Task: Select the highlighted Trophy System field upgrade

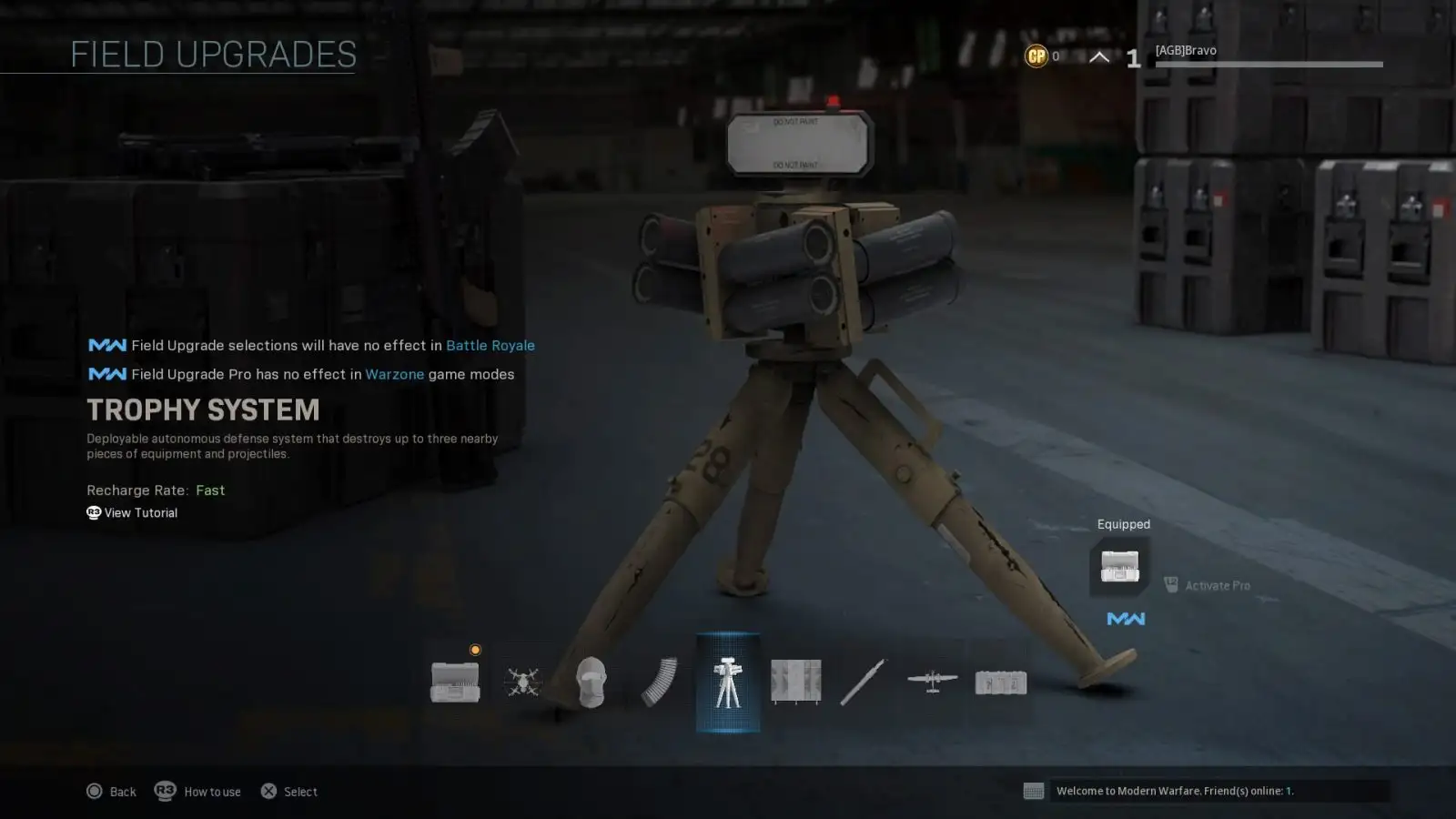Action: point(728,681)
